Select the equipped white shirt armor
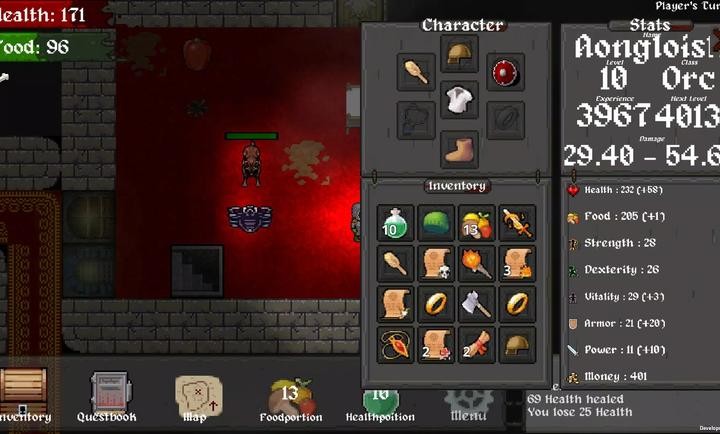720x434 pixels. 459,100
